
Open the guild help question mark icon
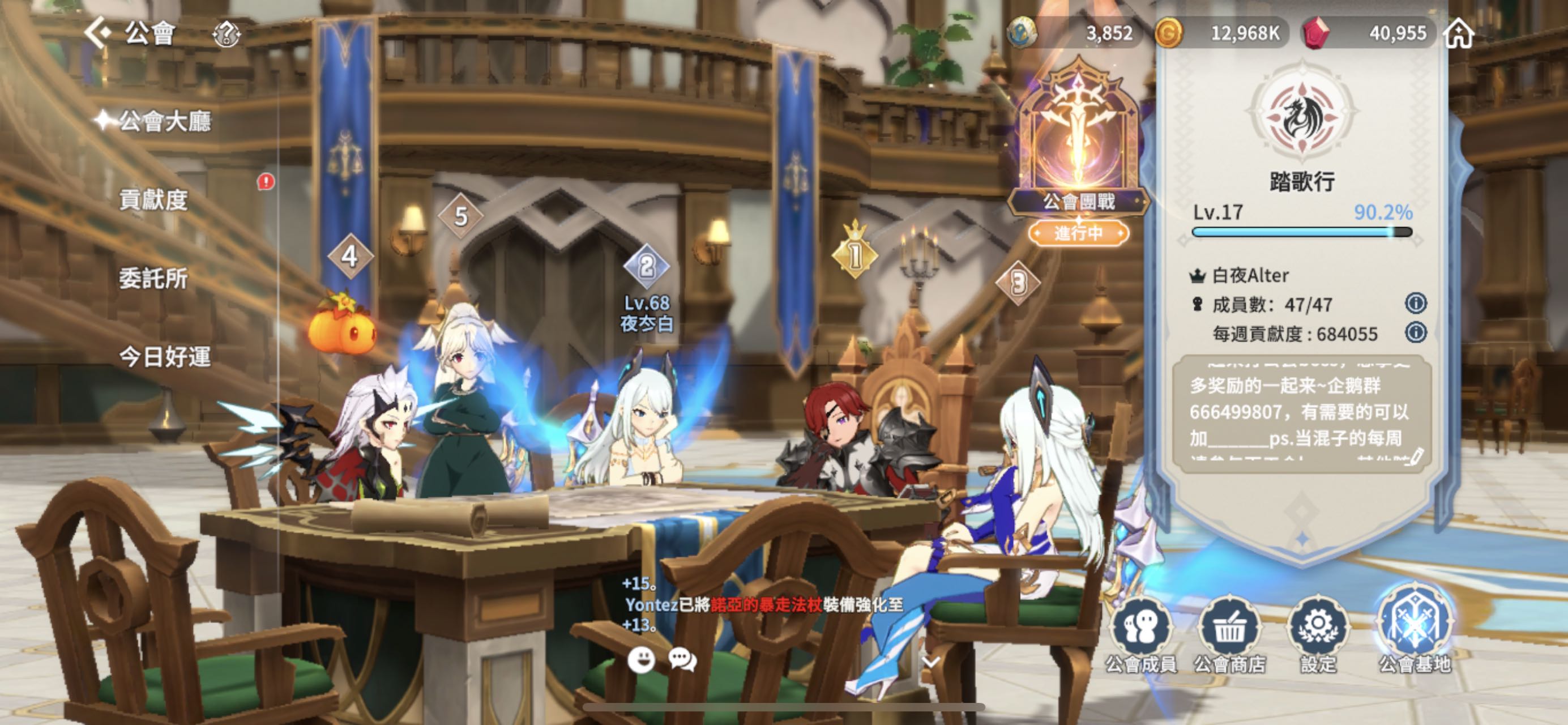coord(227,33)
